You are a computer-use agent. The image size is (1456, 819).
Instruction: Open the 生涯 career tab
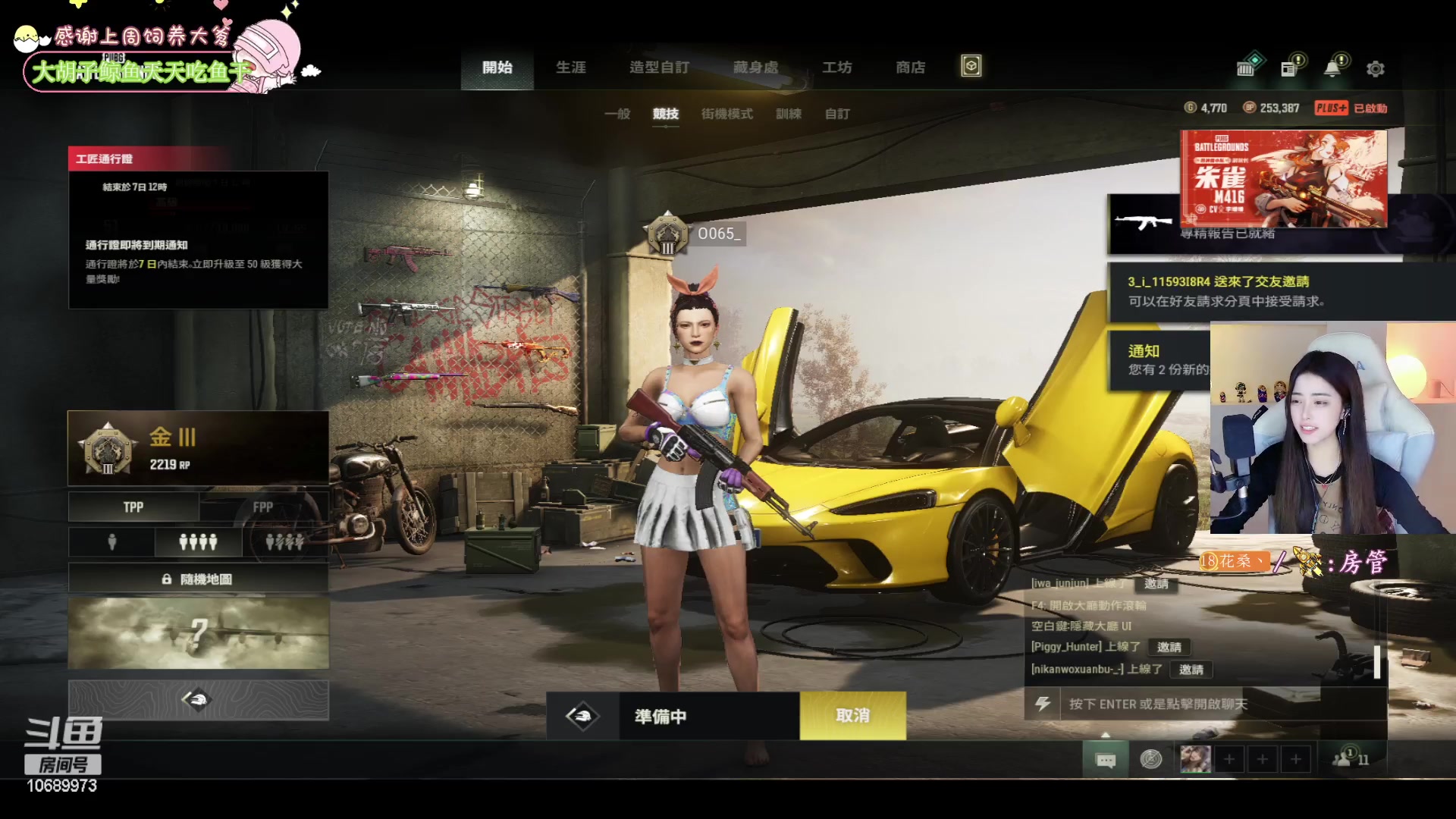(x=570, y=67)
